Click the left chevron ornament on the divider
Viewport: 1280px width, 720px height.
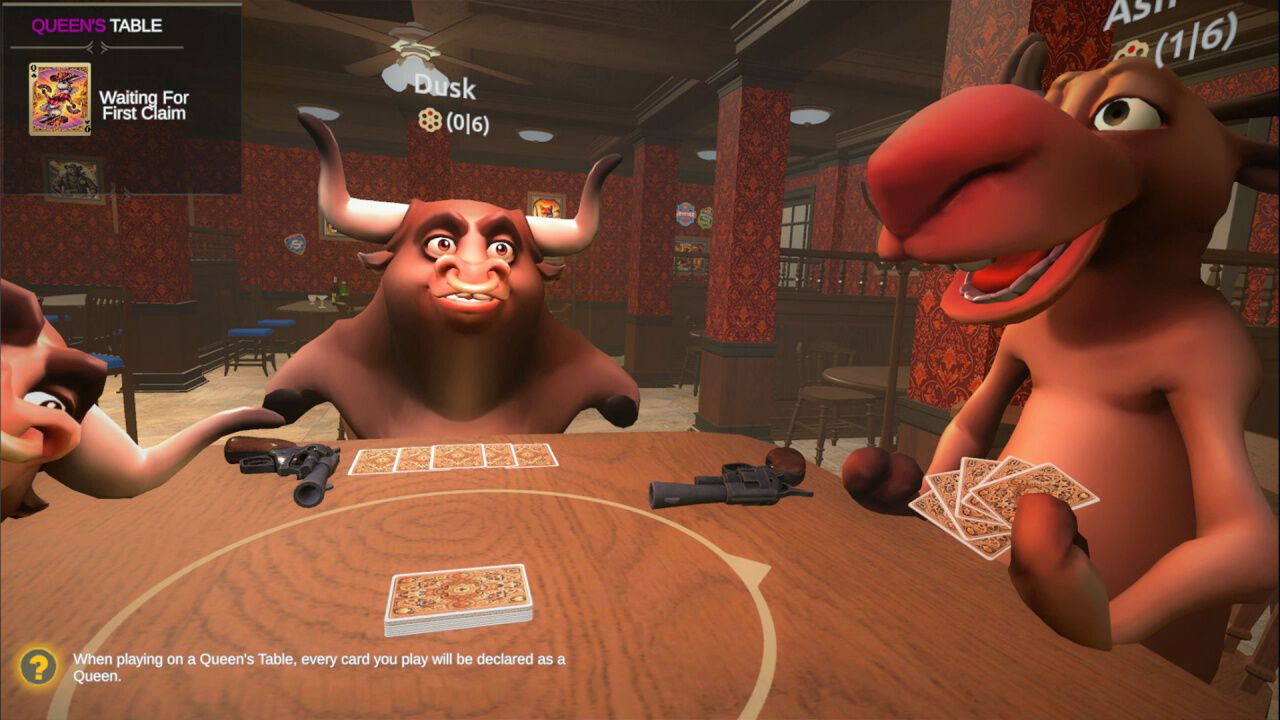(x=88, y=48)
